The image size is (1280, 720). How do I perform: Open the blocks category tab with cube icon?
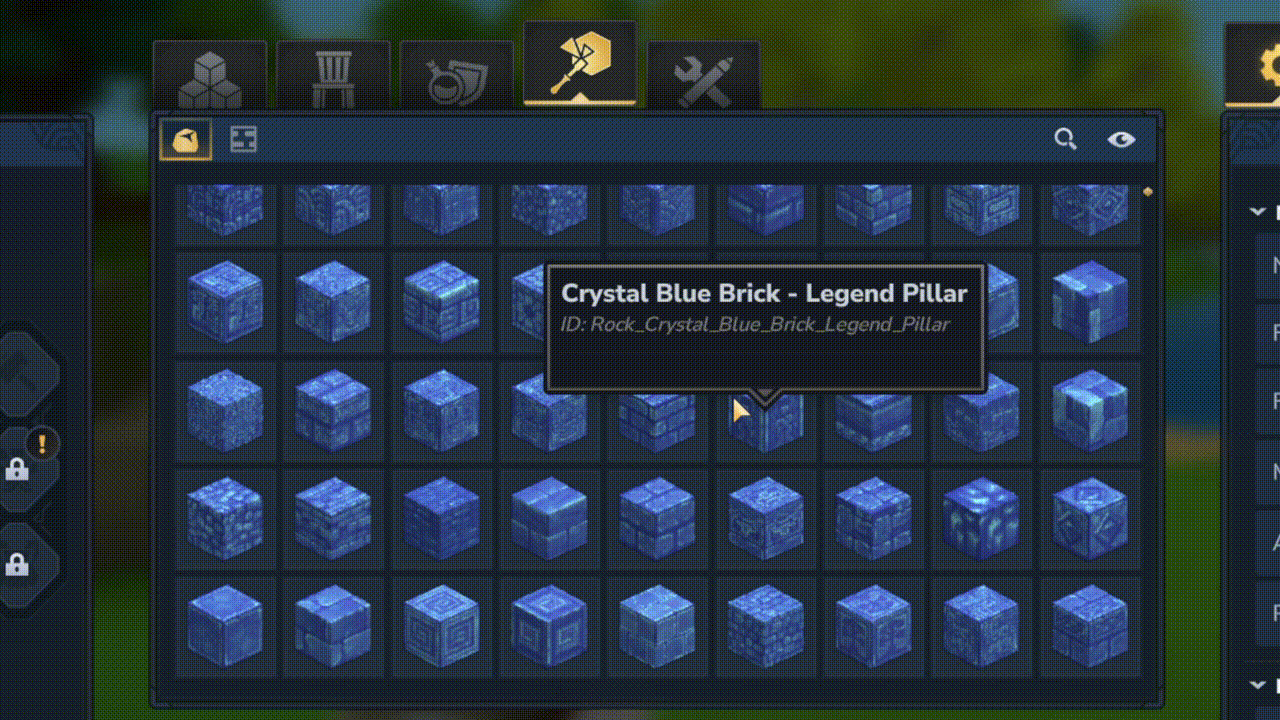210,70
